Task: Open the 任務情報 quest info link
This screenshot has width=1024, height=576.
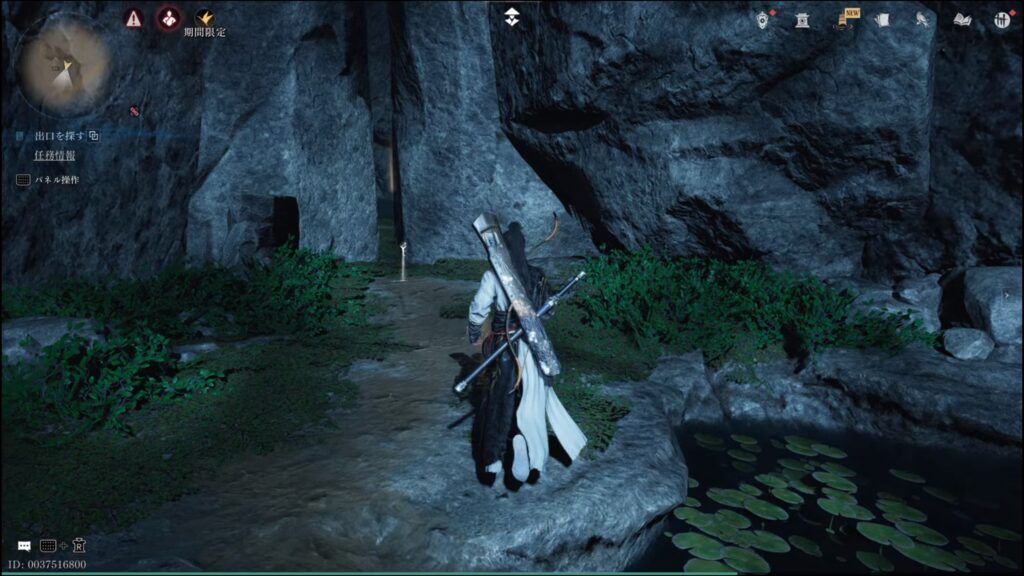Action: coord(55,155)
